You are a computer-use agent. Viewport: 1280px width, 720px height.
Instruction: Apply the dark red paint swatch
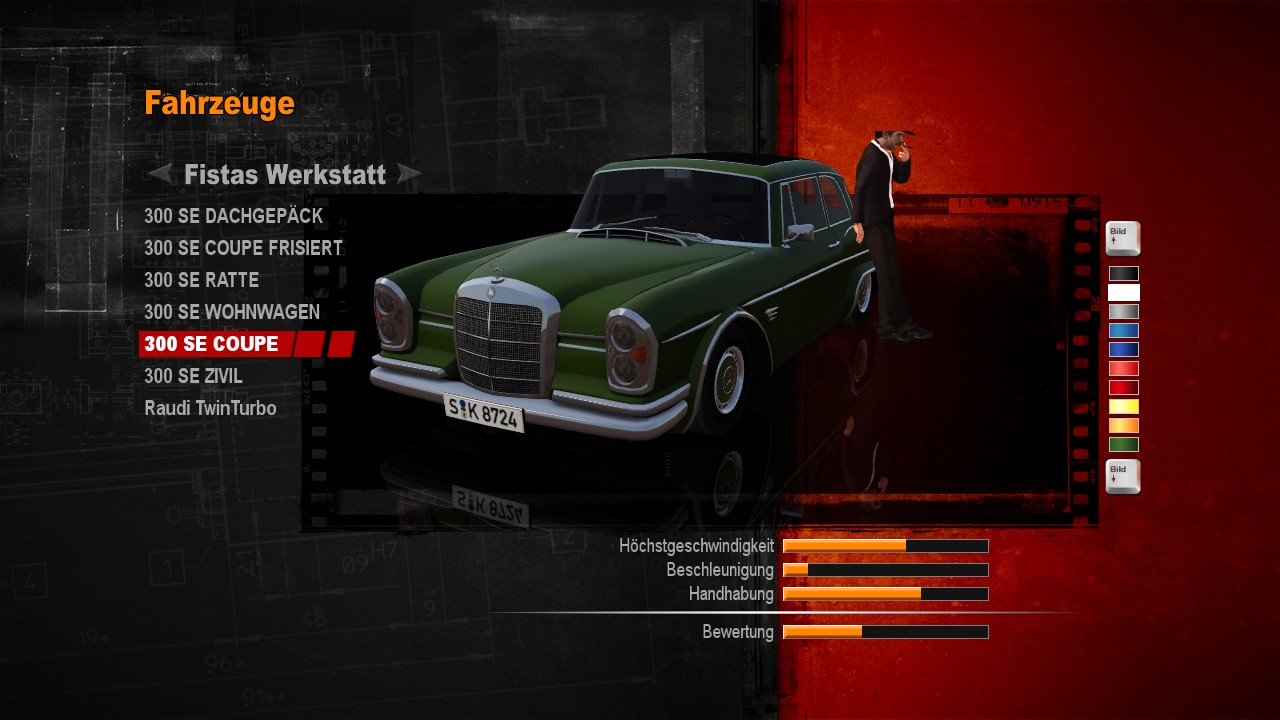click(x=1123, y=387)
